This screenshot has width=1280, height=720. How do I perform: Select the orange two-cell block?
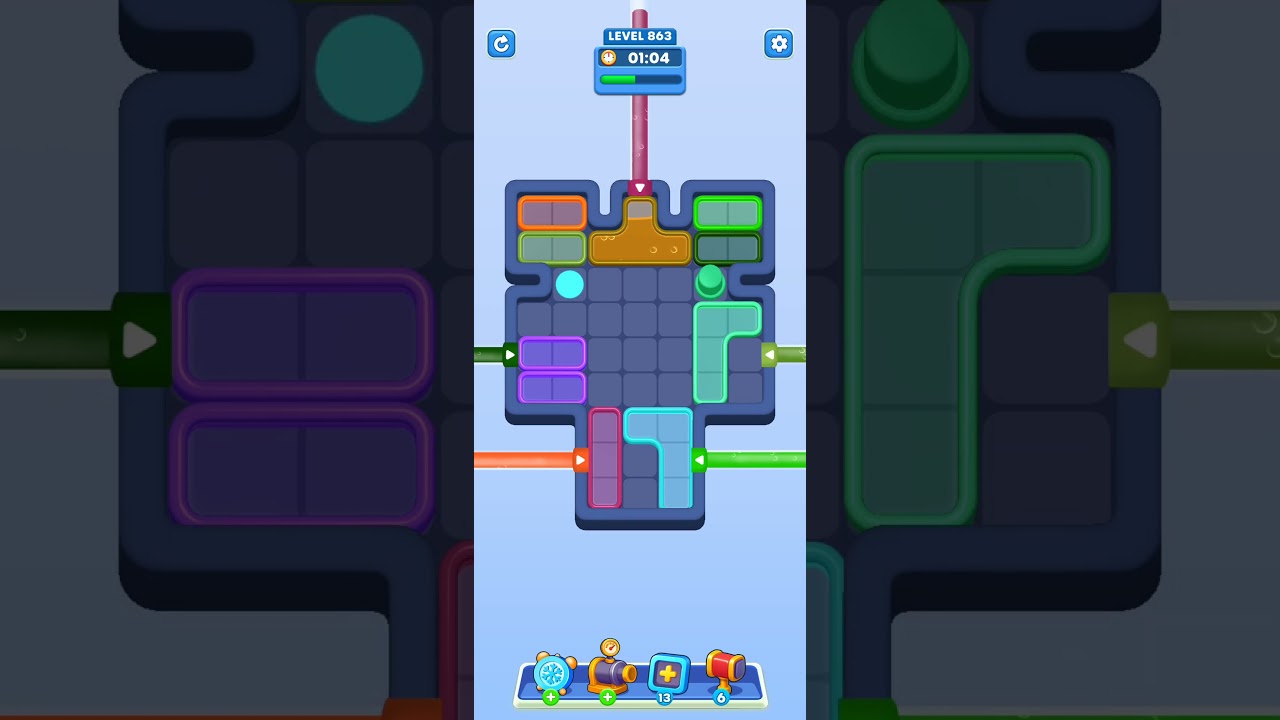click(x=551, y=211)
